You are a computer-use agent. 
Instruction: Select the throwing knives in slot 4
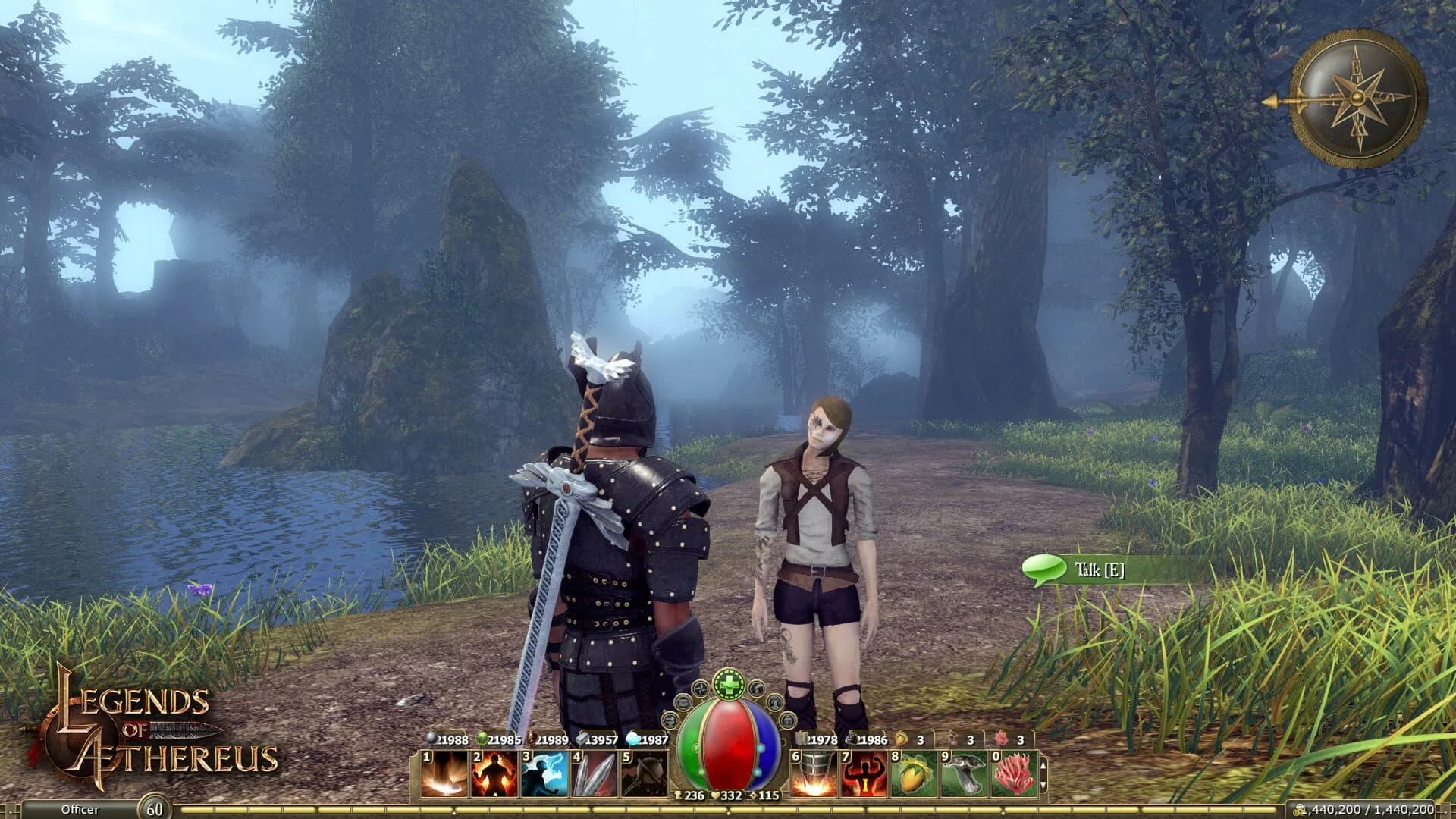[595, 774]
